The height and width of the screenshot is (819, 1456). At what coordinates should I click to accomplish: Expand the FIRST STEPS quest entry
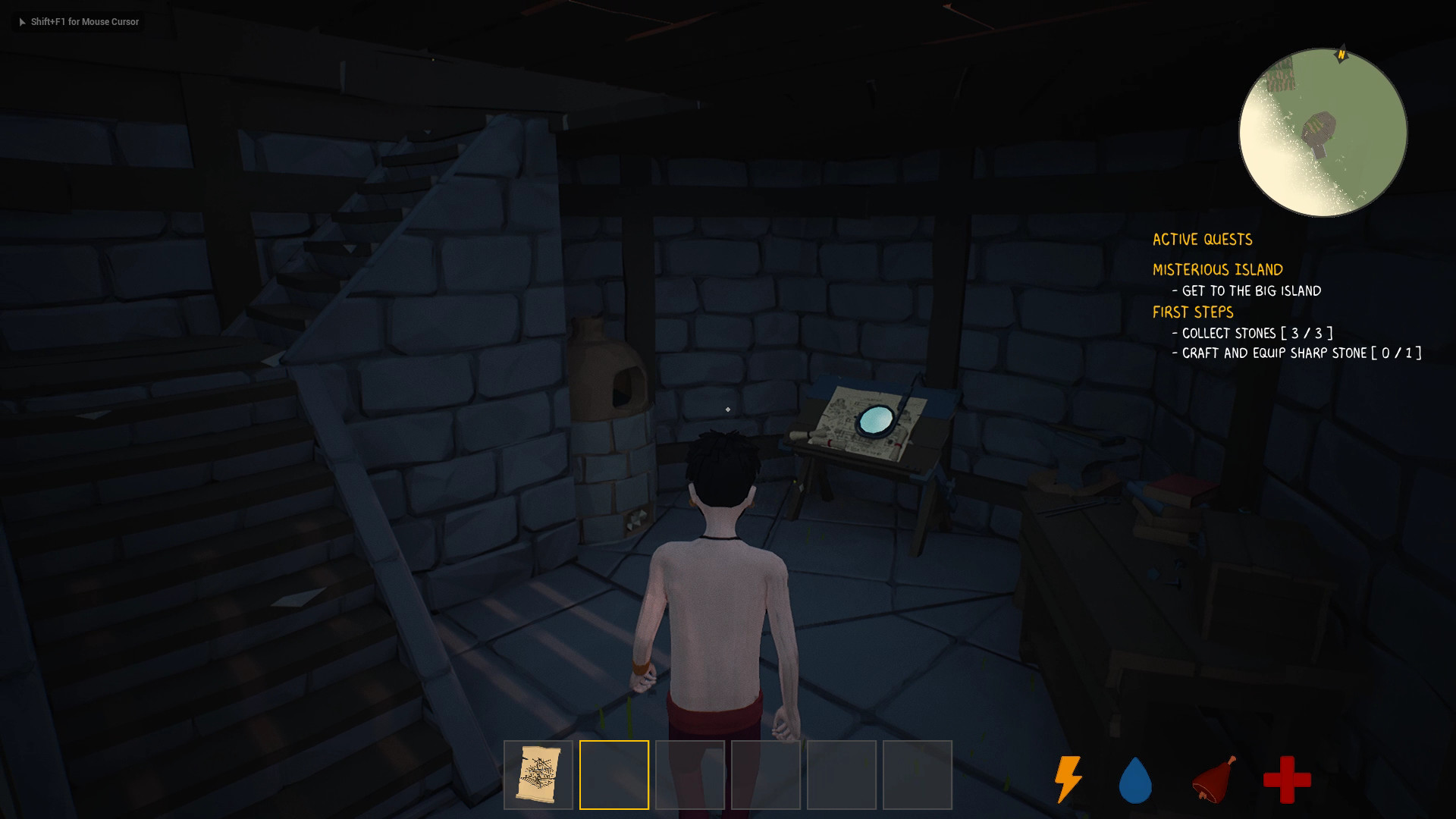tap(1193, 312)
